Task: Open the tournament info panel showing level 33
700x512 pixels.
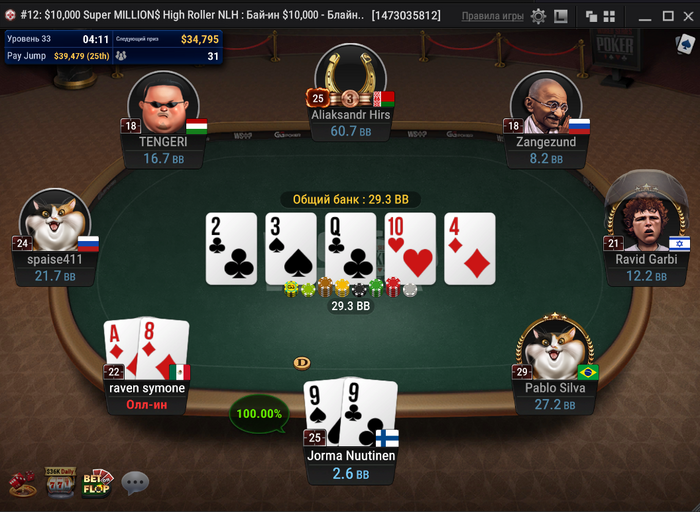Action: (112, 47)
